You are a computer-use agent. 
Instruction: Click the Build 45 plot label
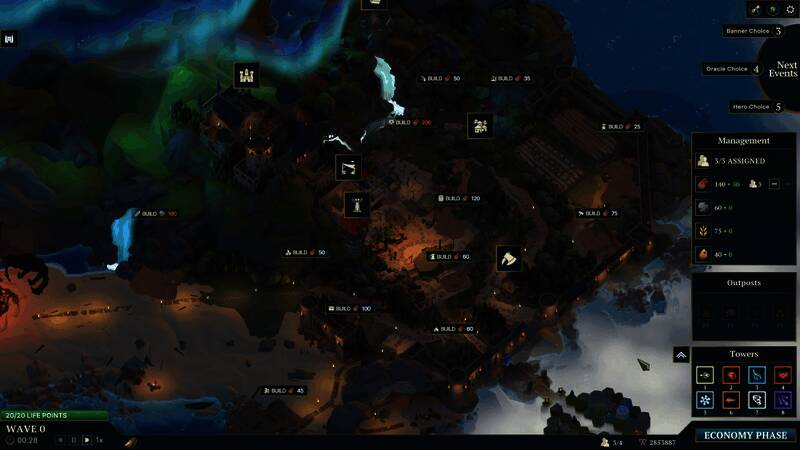(284, 390)
